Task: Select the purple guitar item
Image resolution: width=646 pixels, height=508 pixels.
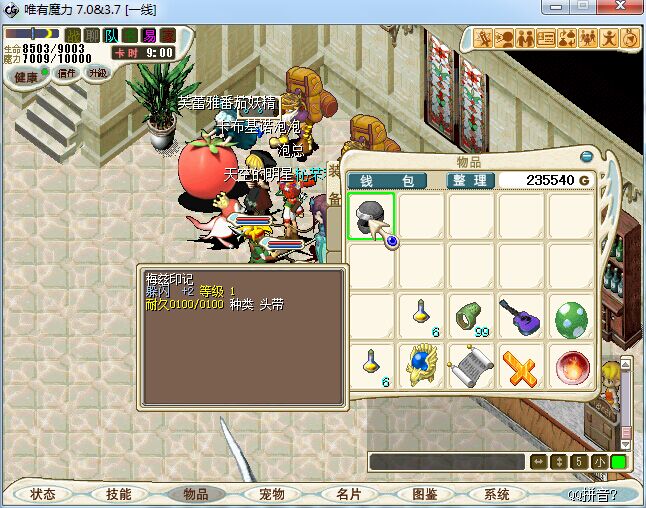Action: click(x=521, y=317)
